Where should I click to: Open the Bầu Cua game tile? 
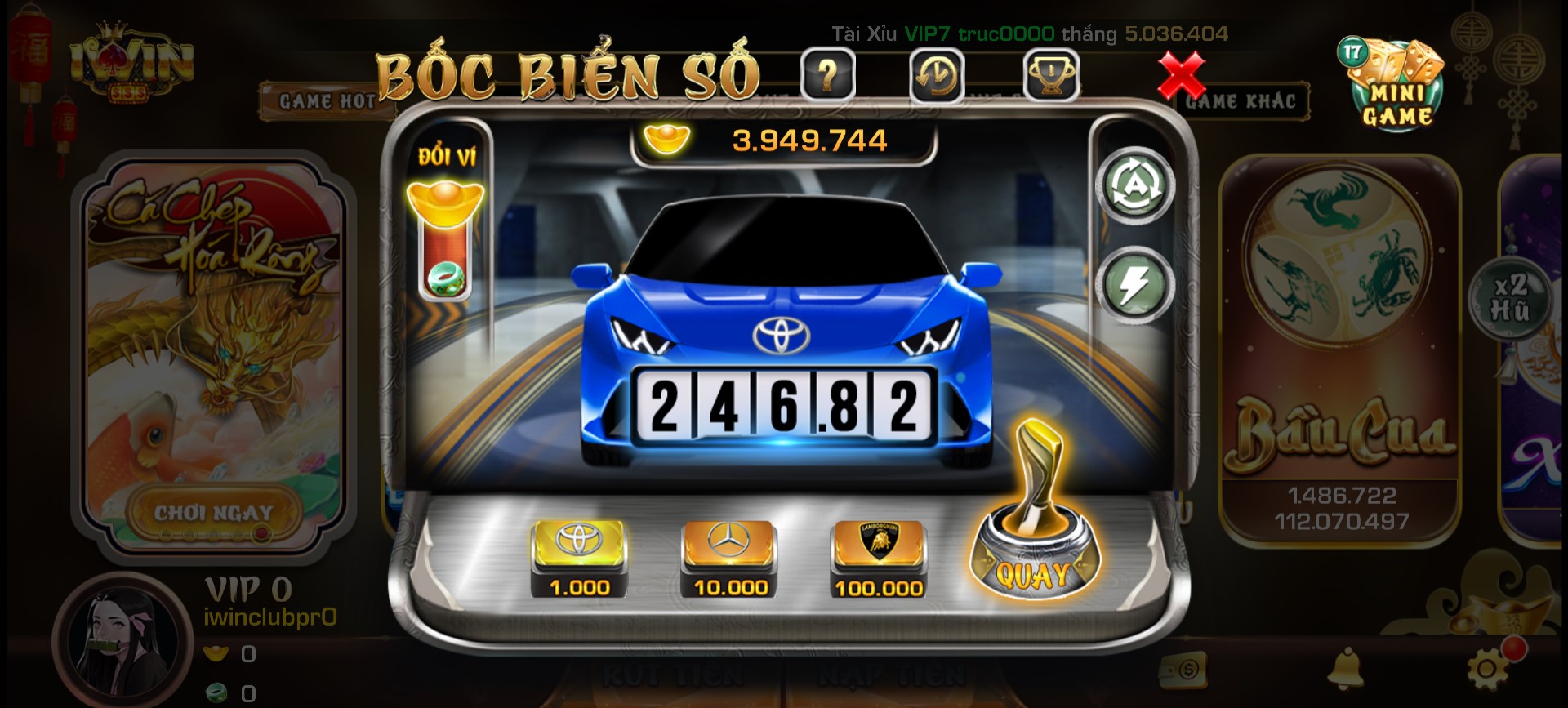click(x=1340, y=351)
